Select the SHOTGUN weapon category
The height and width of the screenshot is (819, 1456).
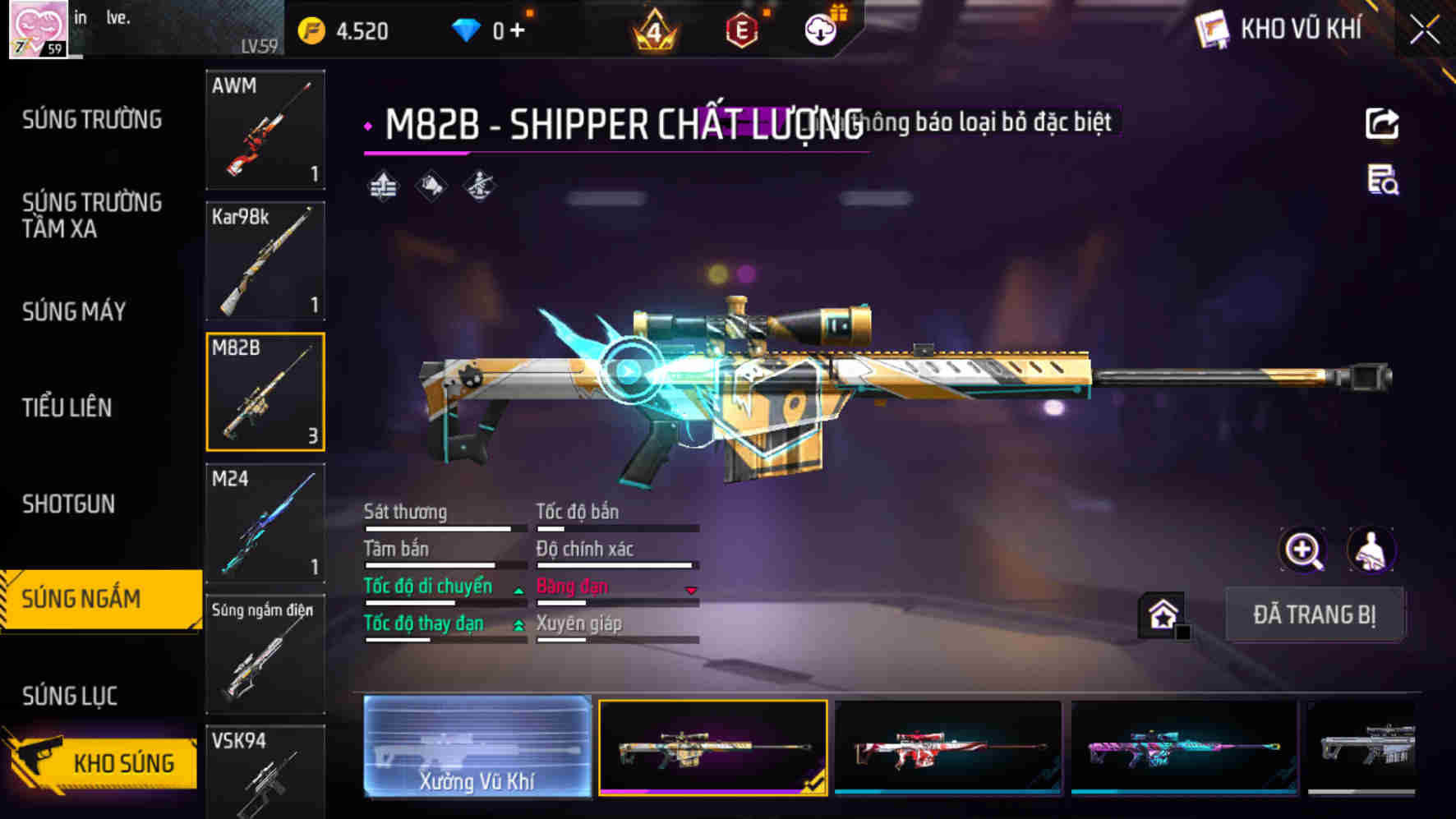(x=69, y=504)
